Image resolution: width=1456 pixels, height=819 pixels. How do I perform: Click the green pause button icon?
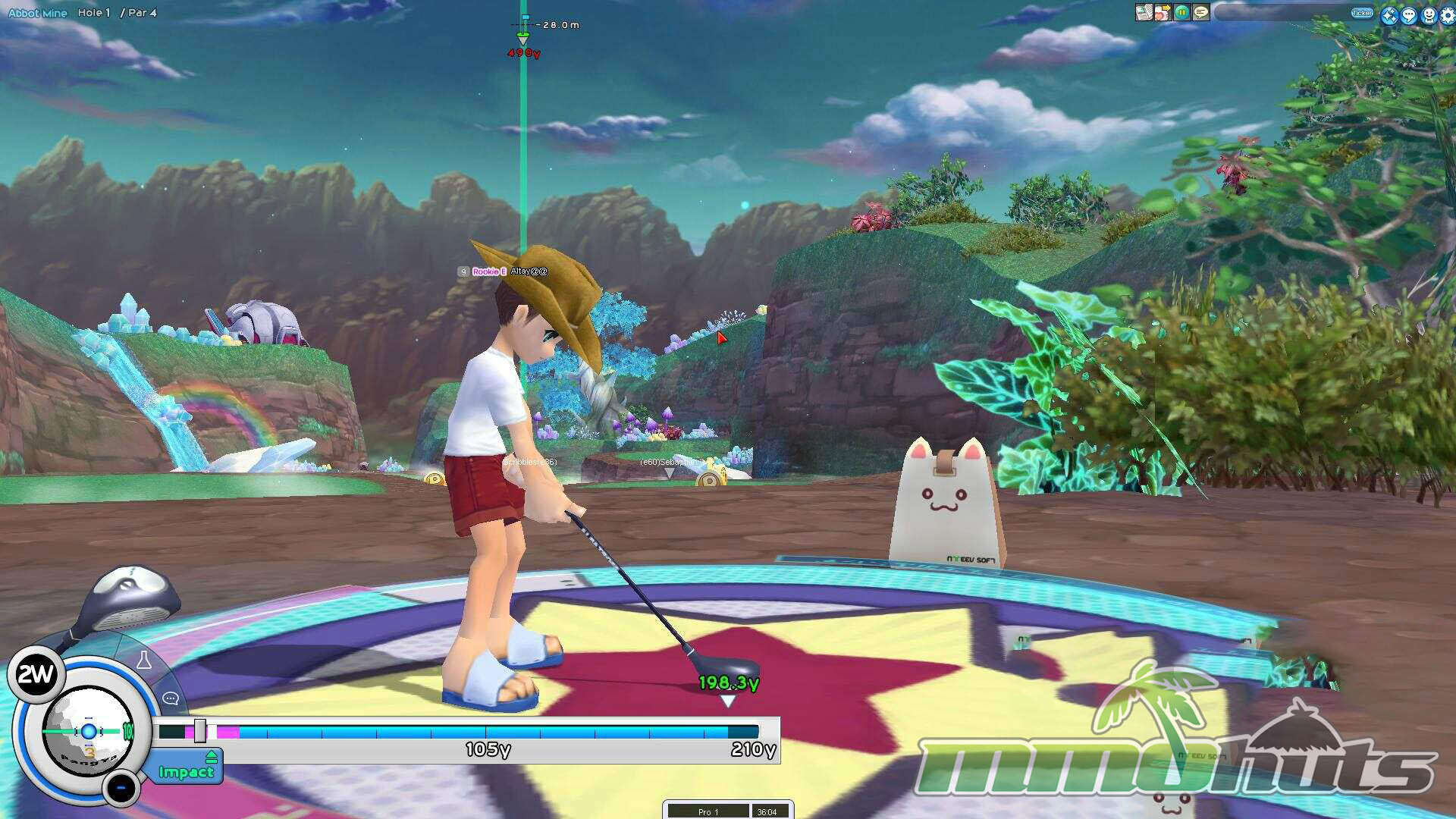click(1181, 13)
